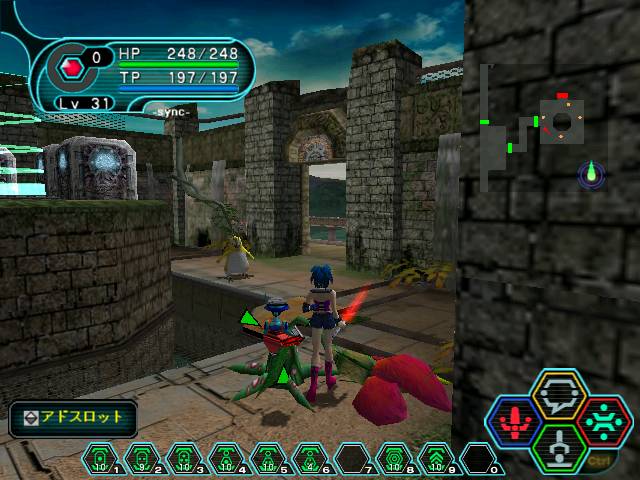Image resolution: width=640 pixels, height=480 pixels.
Task: Select the item in hotbar slot 3
Action: [184, 459]
